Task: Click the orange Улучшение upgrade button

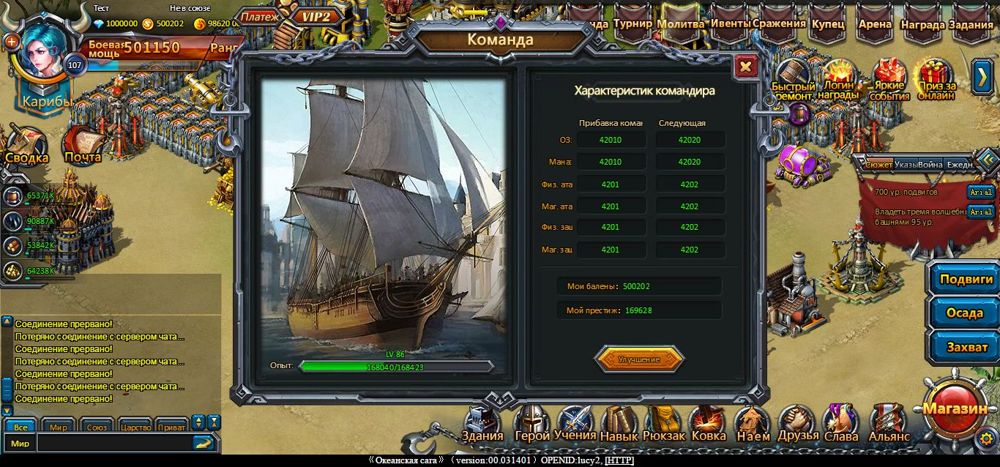Action: (x=639, y=358)
